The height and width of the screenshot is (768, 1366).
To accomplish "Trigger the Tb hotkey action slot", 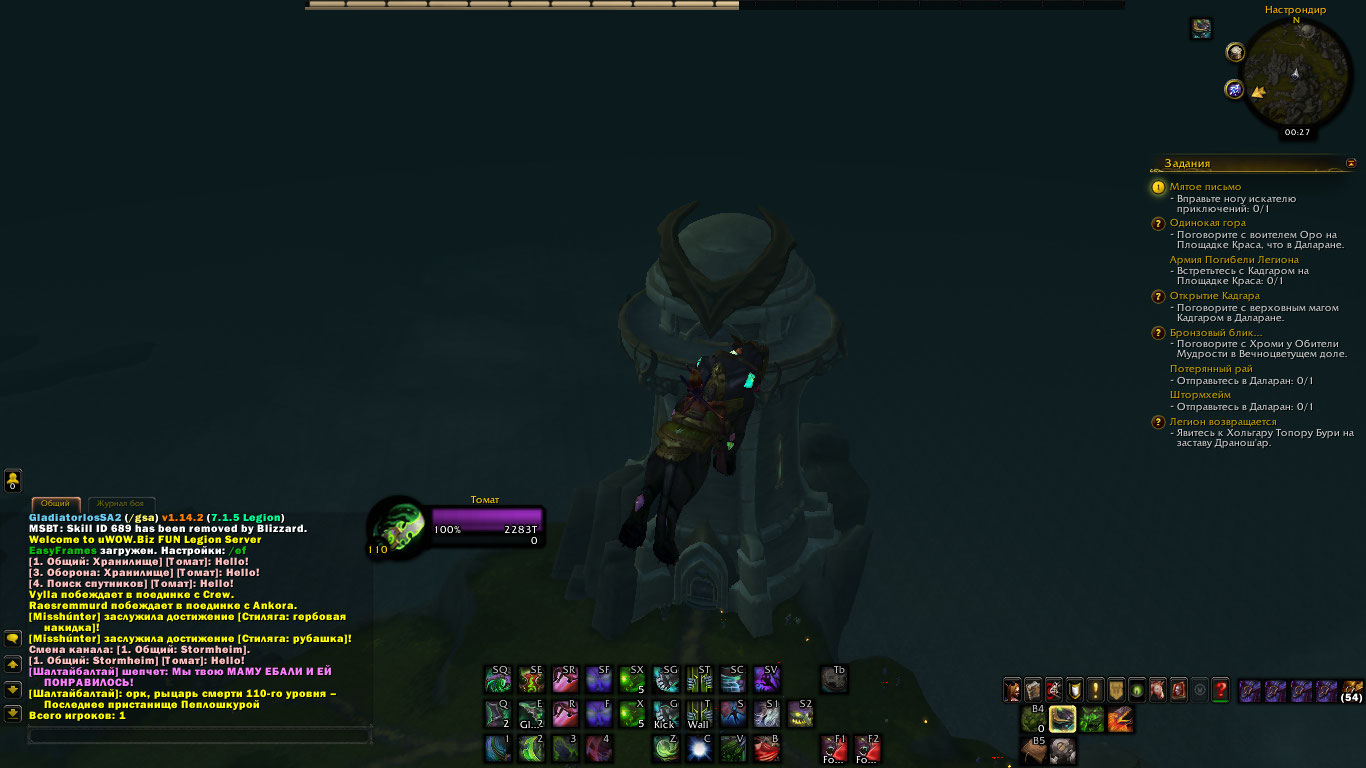I will click(x=834, y=680).
